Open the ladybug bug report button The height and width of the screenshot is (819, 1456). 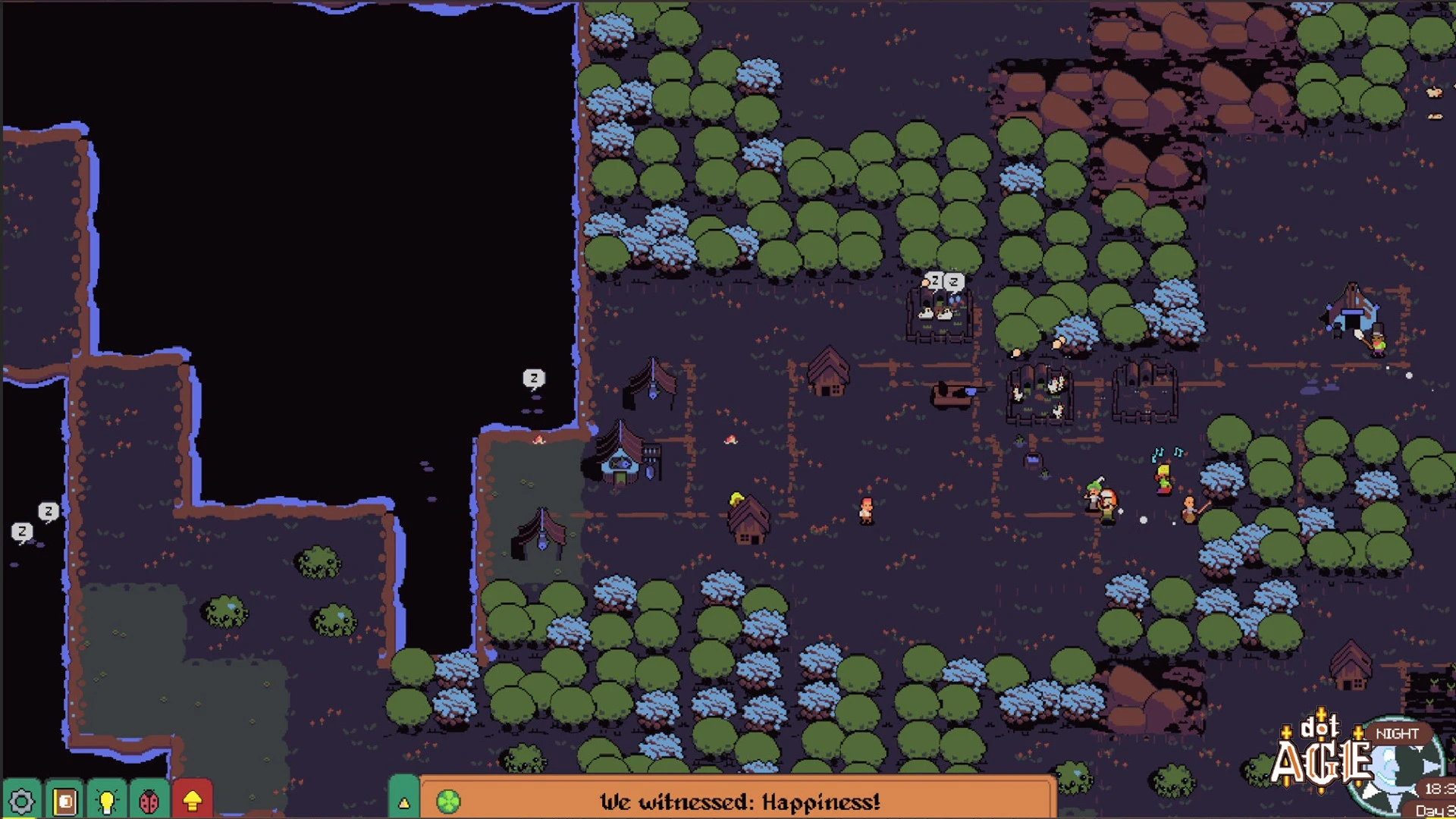pos(149,801)
